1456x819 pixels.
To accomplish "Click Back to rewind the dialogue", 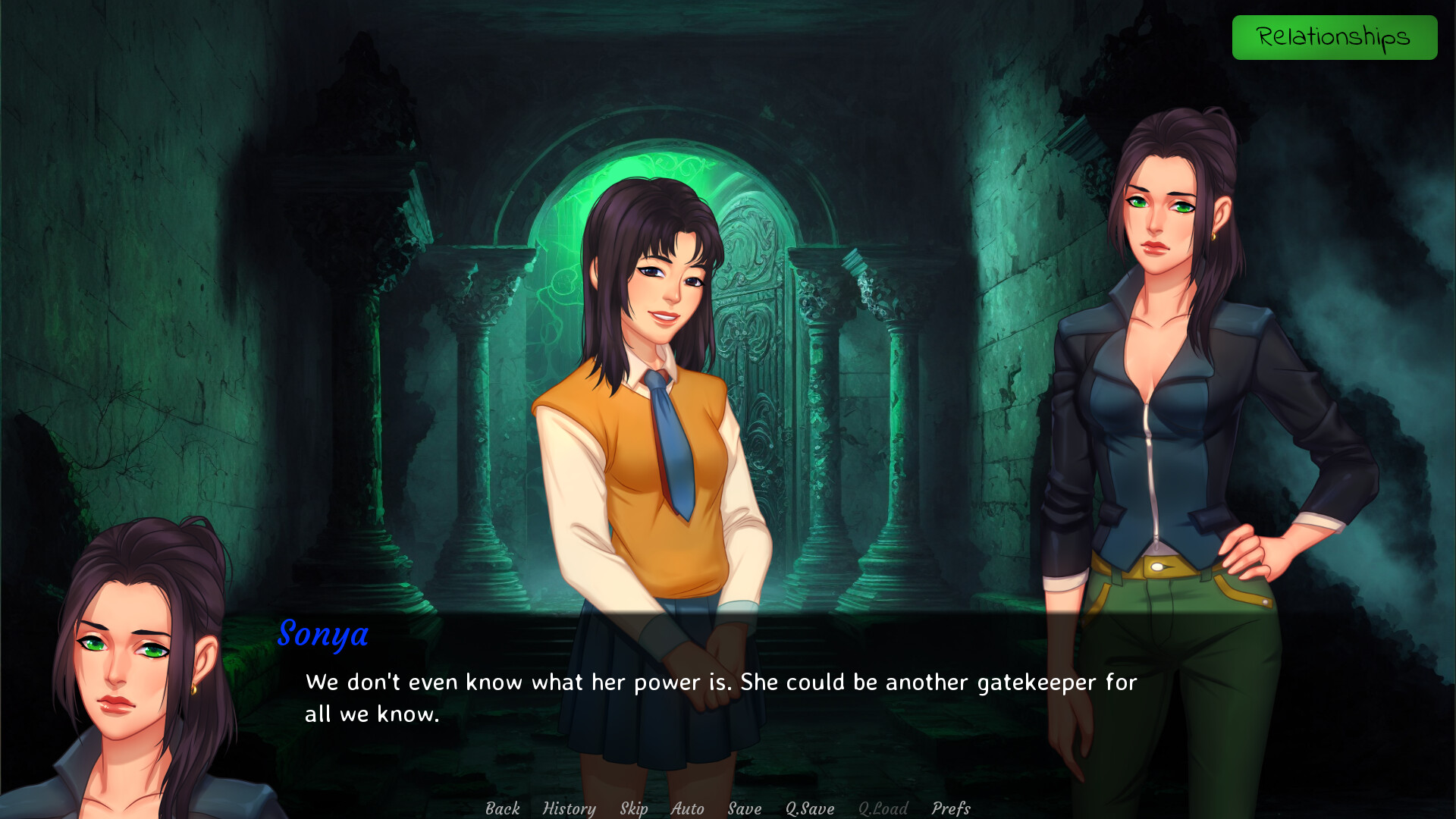I will click(x=501, y=808).
